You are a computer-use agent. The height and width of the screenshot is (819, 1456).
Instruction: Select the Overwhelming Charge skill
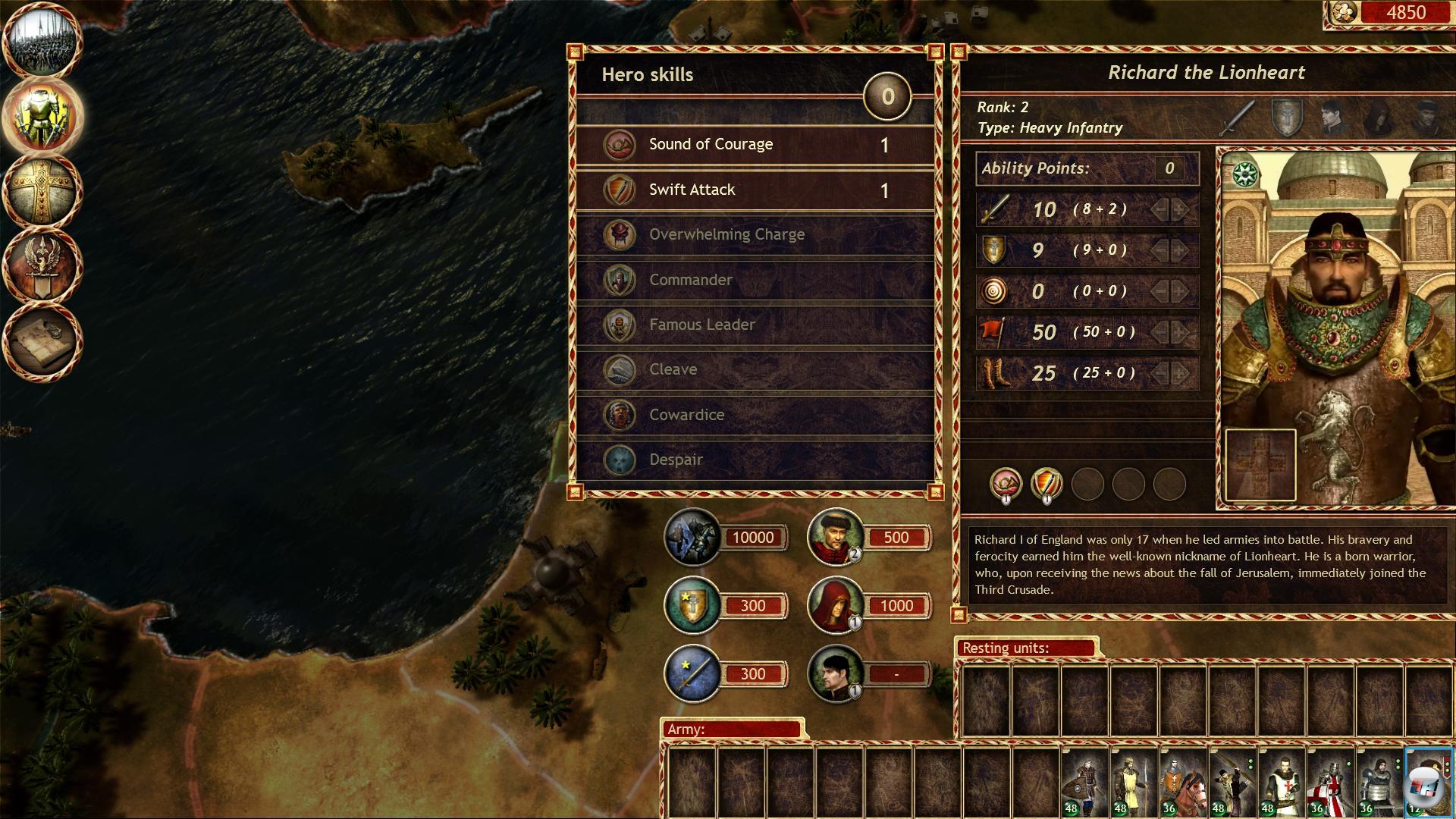click(755, 234)
